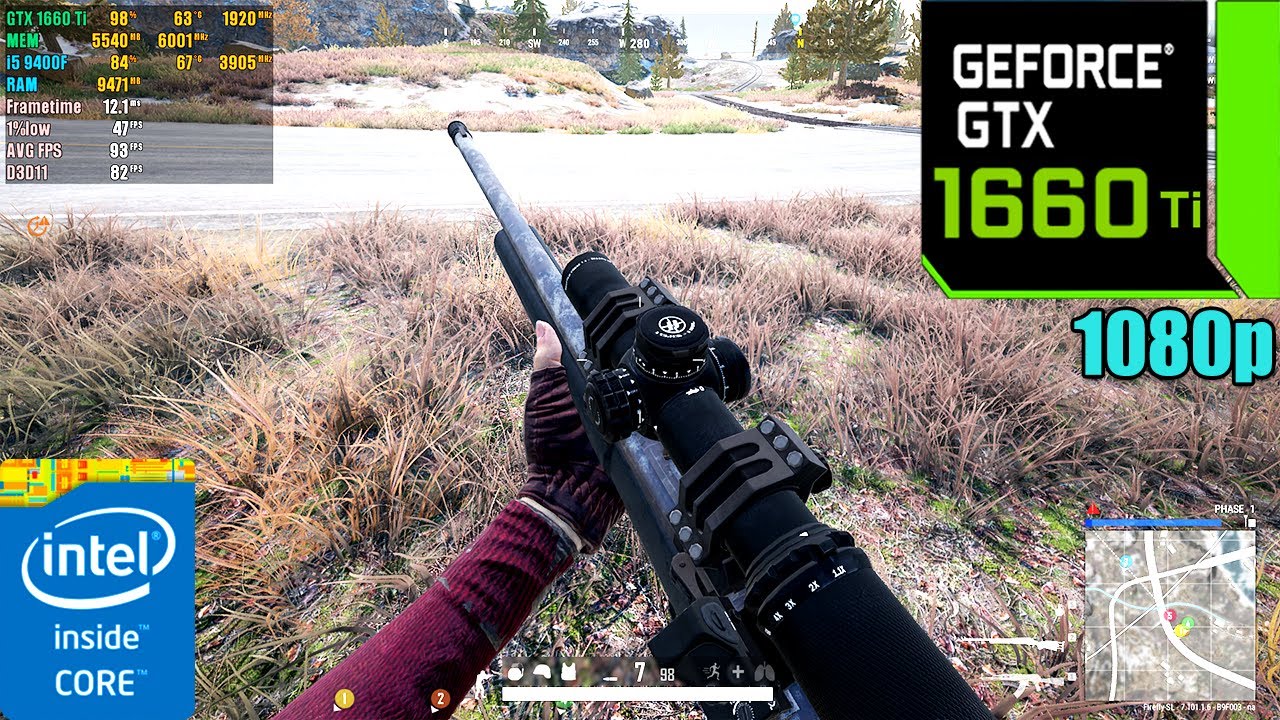Click the green teammate 4 marker on minimap
The image size is (1280, 720).
point(1188,624)
